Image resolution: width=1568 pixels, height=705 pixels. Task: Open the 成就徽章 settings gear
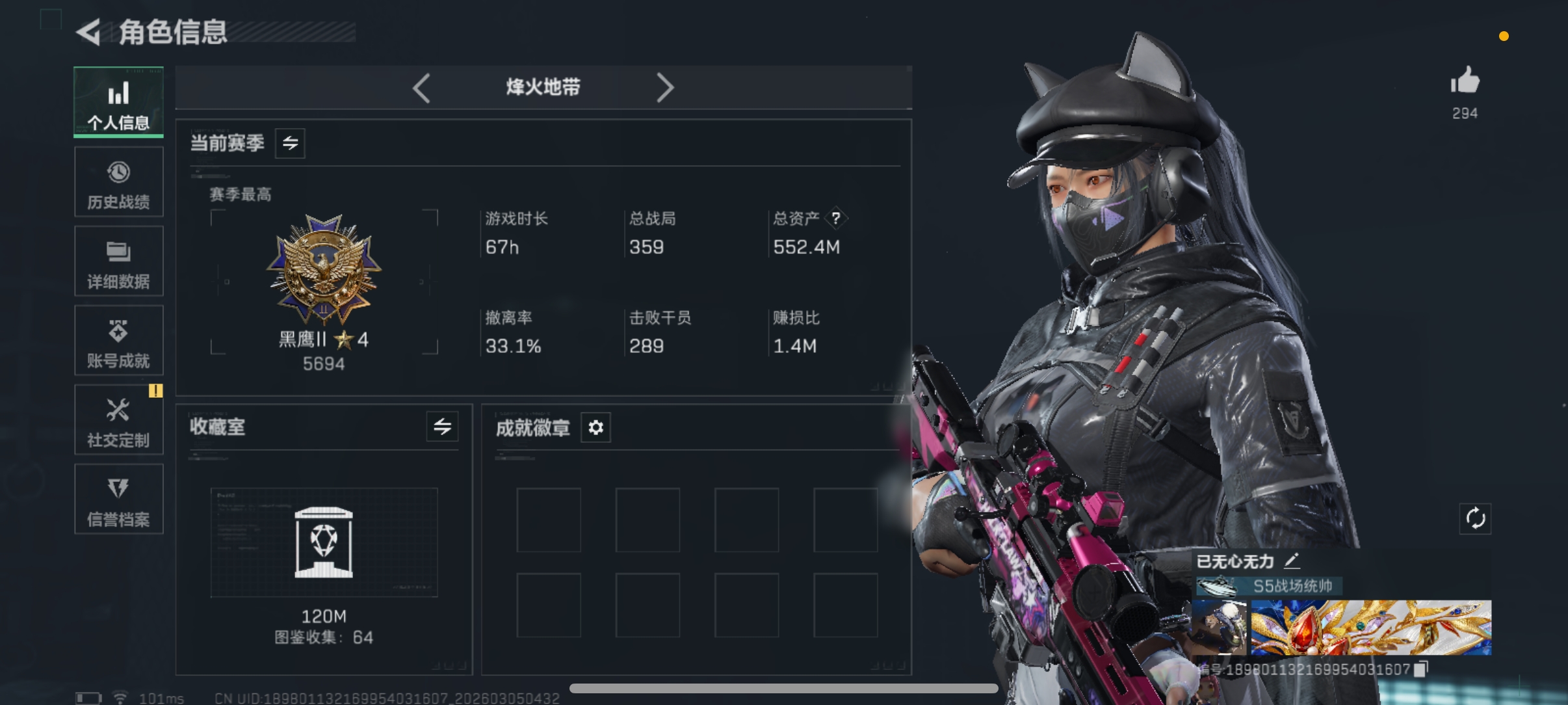click(595, 427)
